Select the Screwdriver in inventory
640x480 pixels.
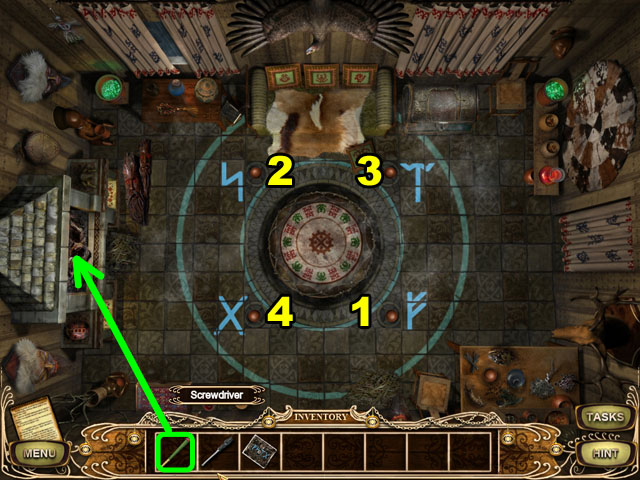click(x=174, y=451)
